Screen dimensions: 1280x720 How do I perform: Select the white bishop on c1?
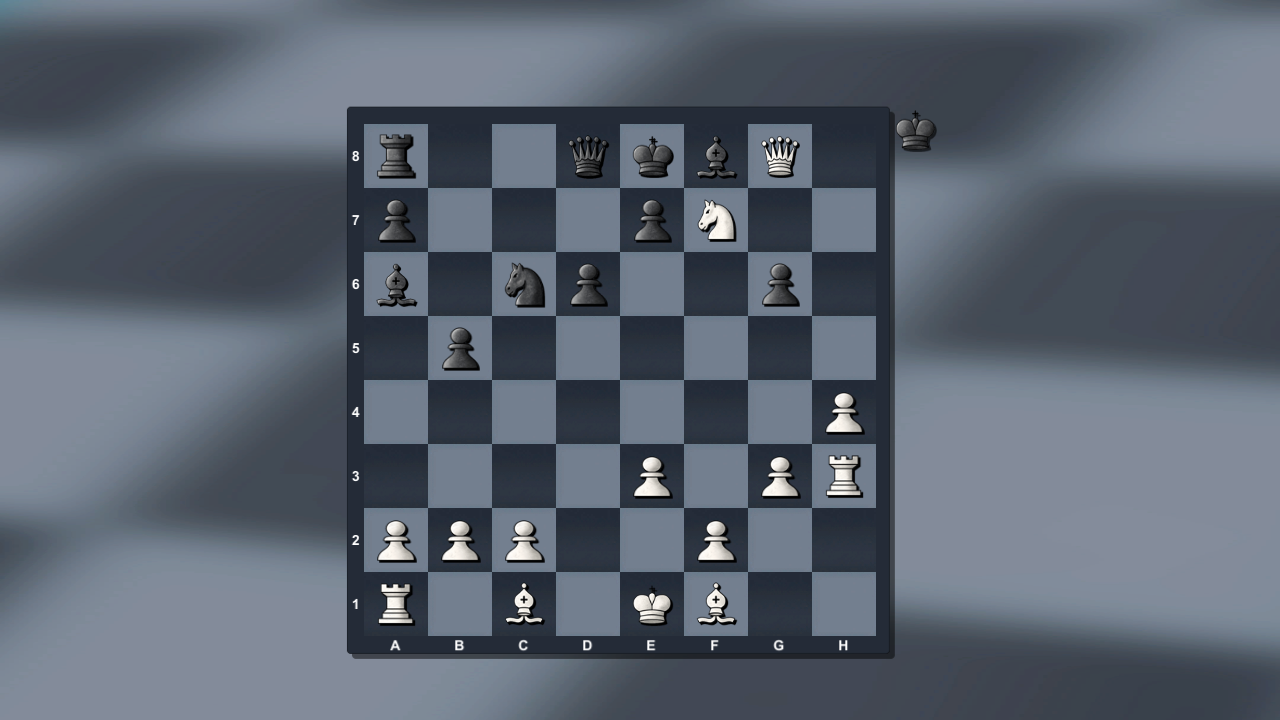(524, 603)
